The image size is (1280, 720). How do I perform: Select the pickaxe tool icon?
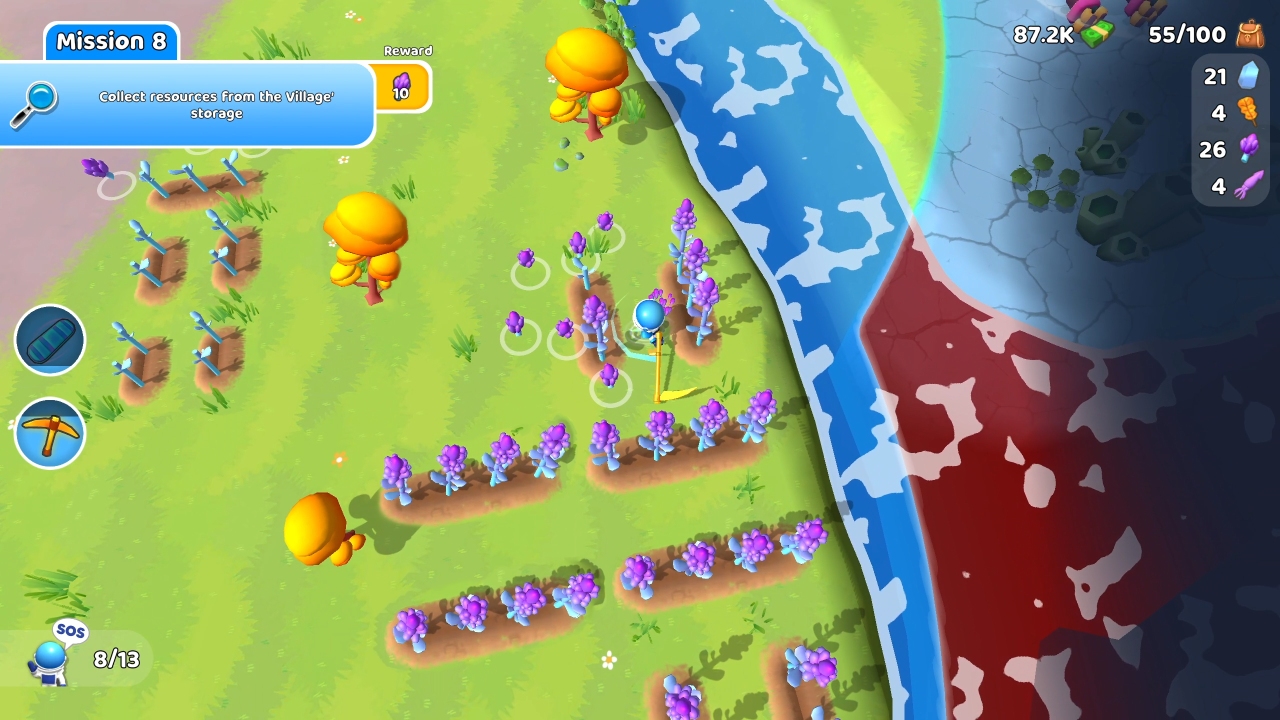click(x=50, y=432)
